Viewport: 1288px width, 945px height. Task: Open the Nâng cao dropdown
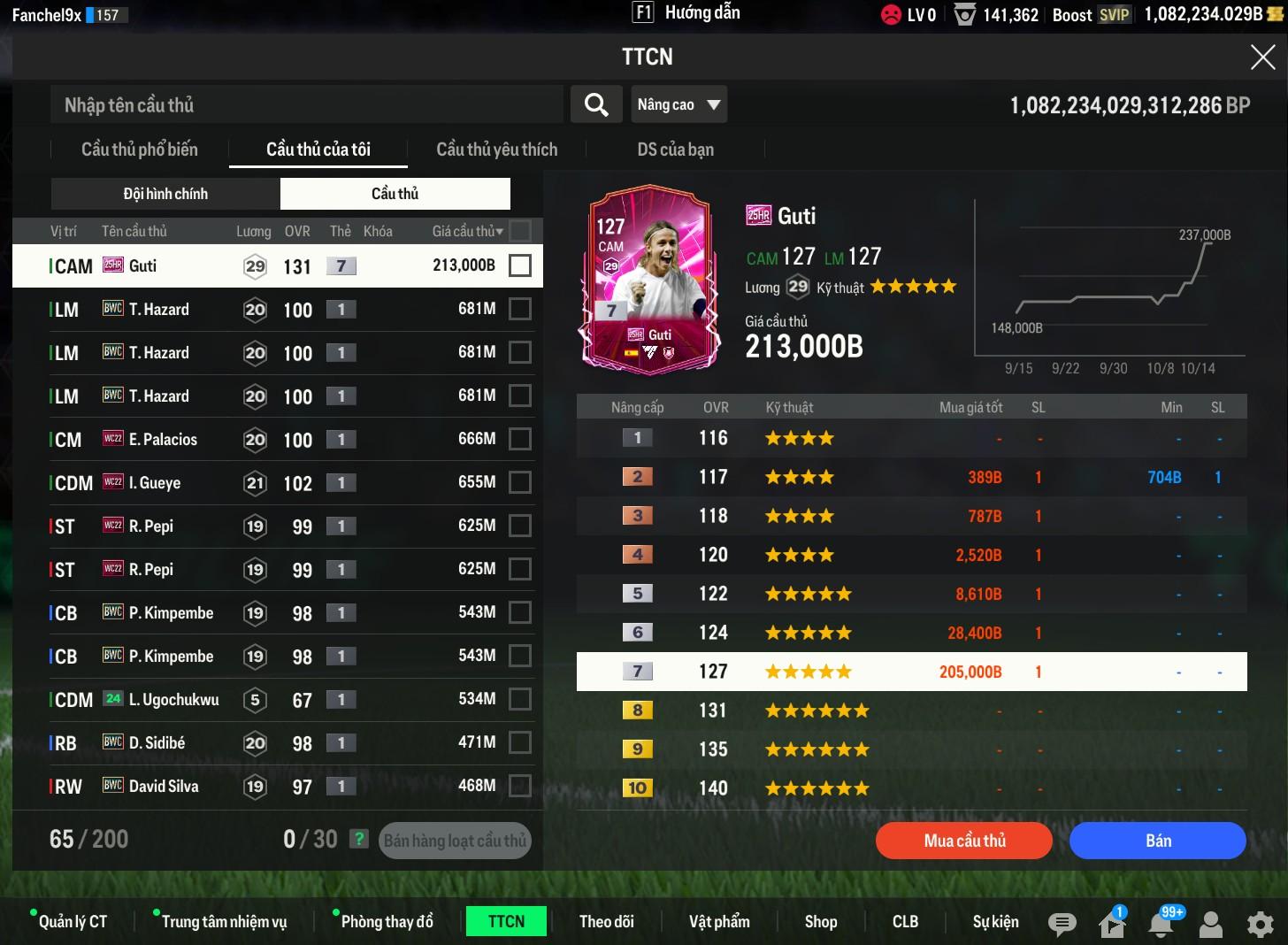click(678, 105)
